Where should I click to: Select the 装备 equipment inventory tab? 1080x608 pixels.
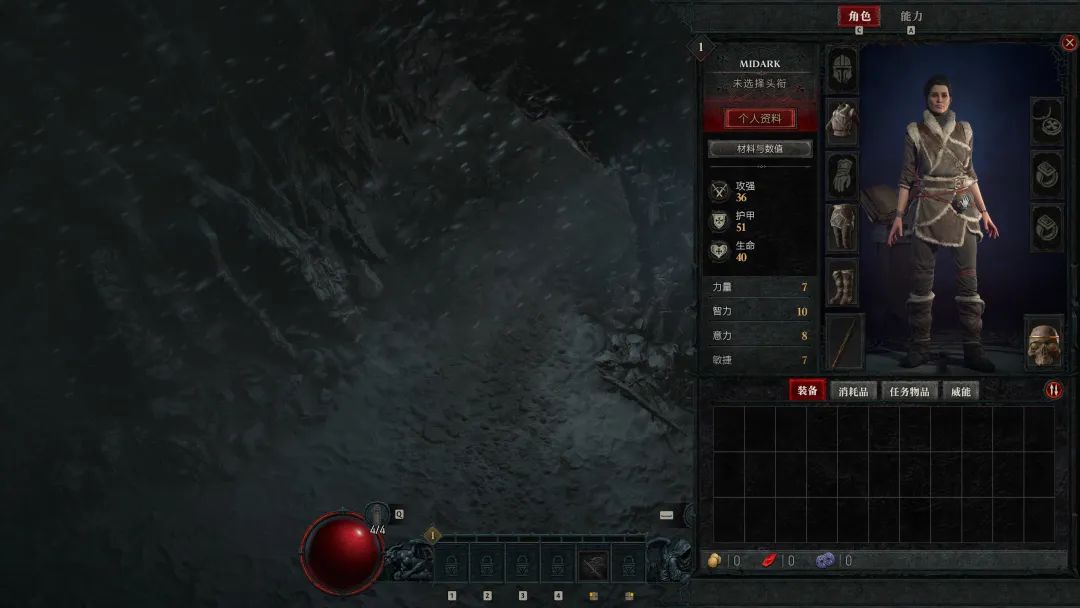point(806,391)
